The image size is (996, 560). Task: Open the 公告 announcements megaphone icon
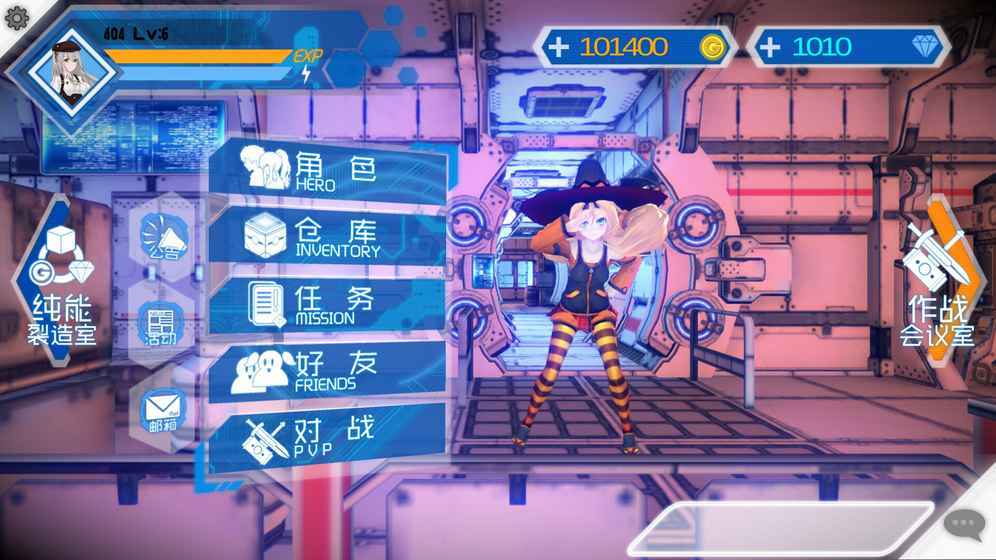point(162,238)
